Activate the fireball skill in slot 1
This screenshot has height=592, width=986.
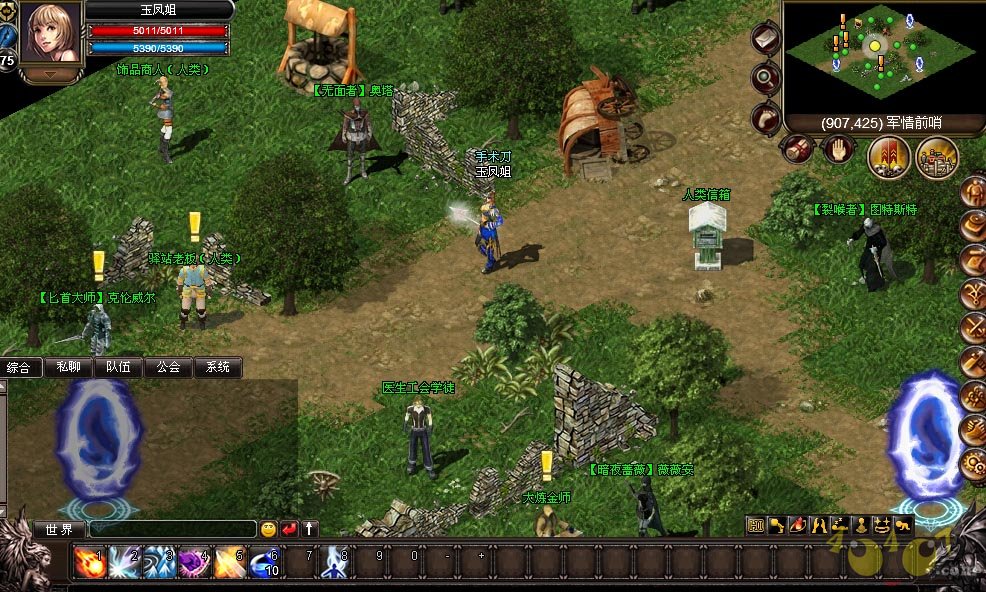click(90, 563)
